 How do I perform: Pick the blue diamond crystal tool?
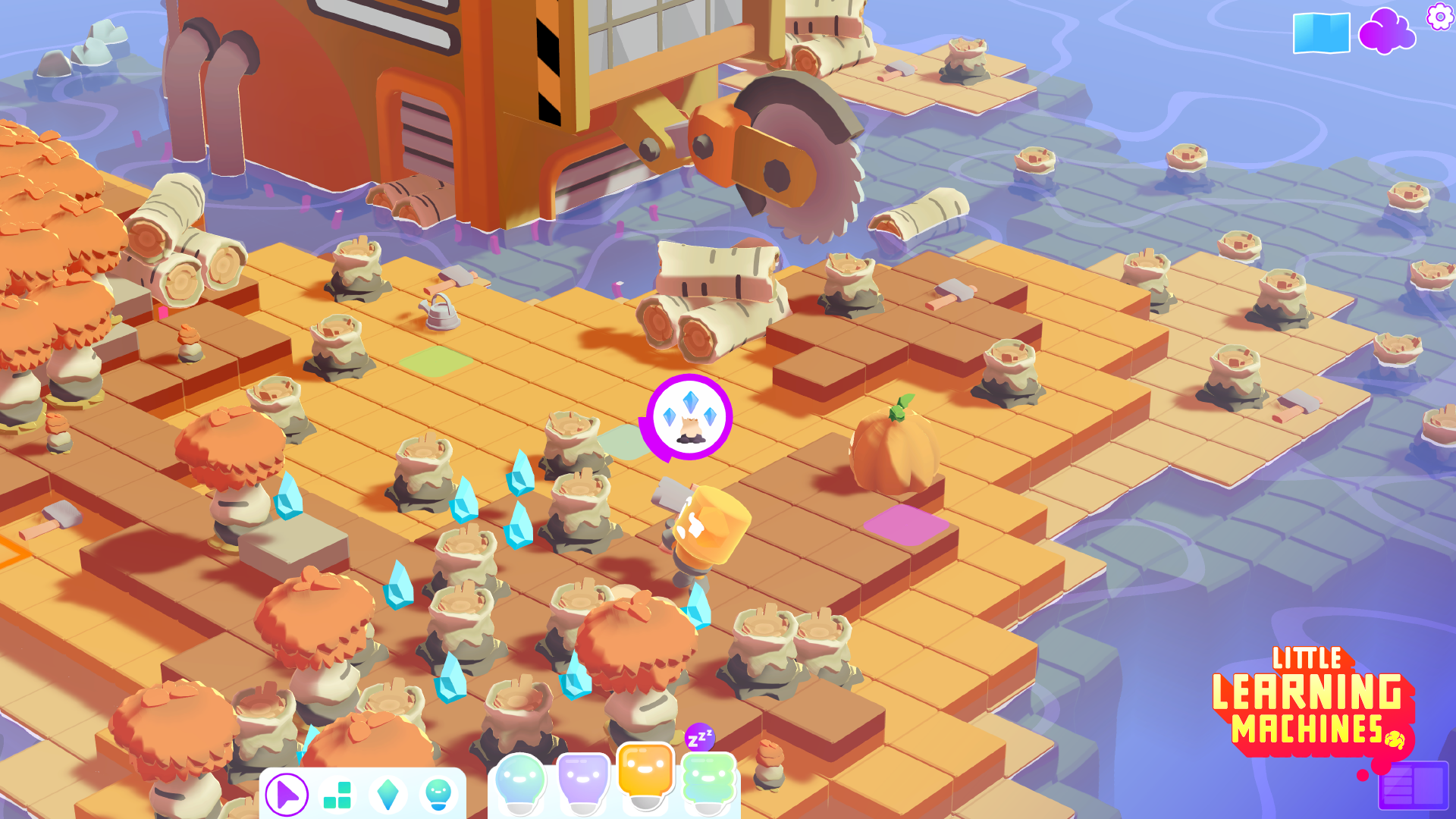[x=388, y=795]
